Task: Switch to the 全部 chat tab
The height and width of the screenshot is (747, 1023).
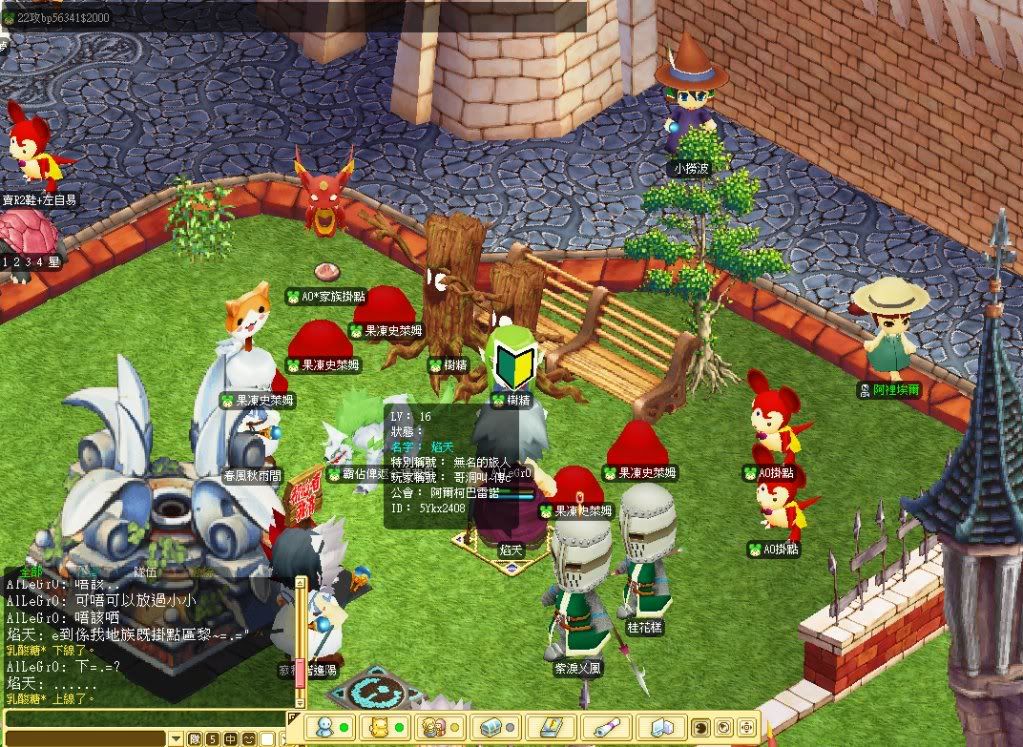Action: (31, 572)
